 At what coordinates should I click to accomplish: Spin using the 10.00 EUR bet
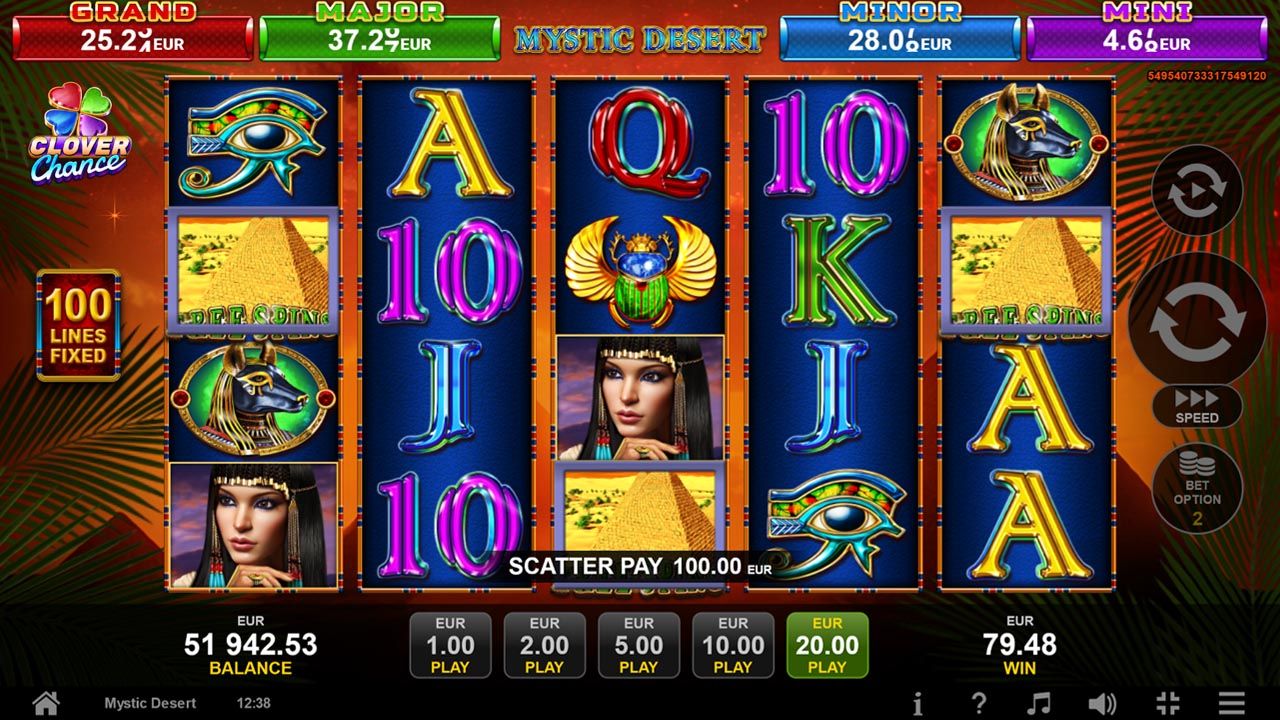point(732,645)
